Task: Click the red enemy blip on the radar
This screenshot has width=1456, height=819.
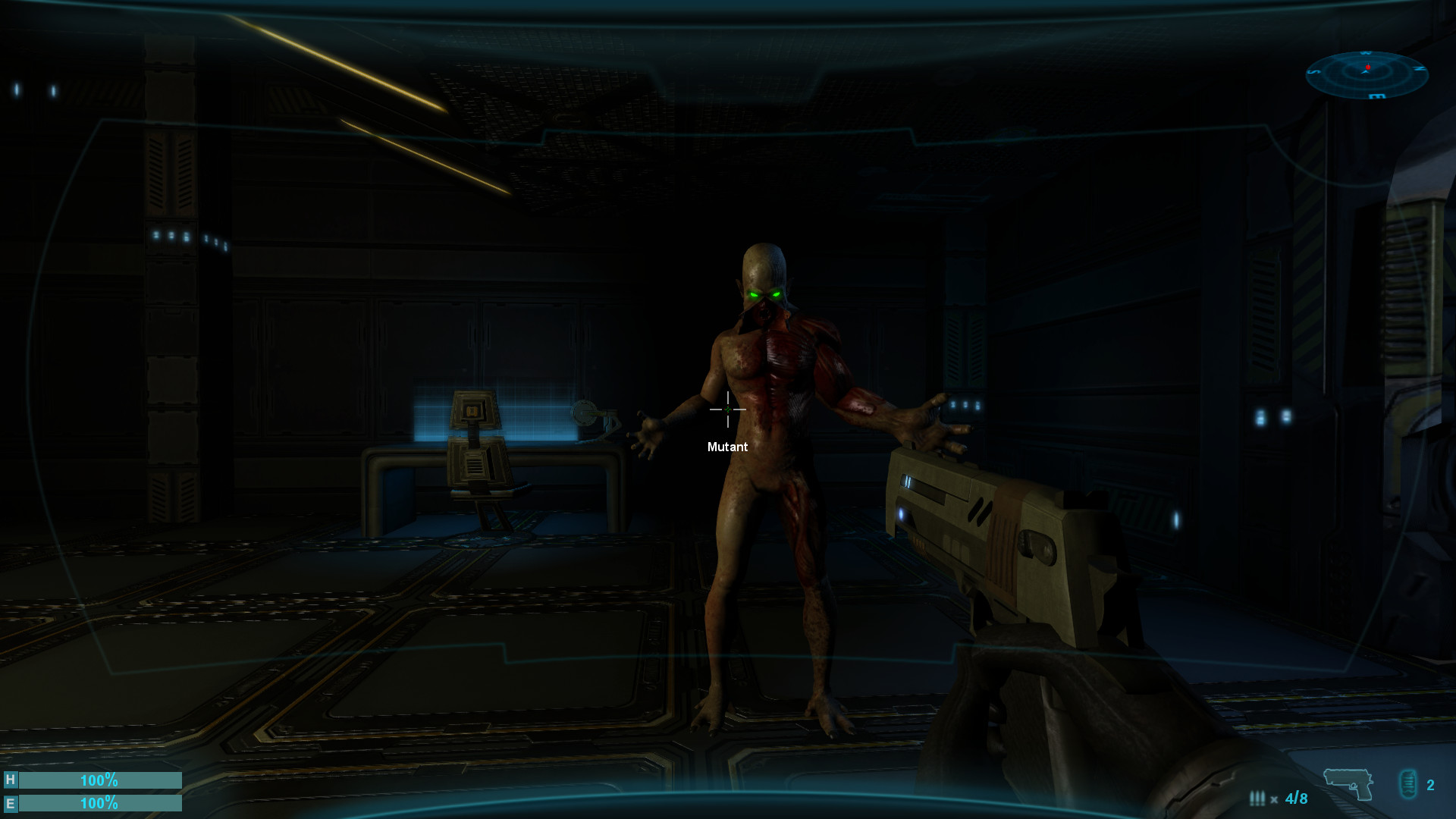Action: coord(1368,67)
